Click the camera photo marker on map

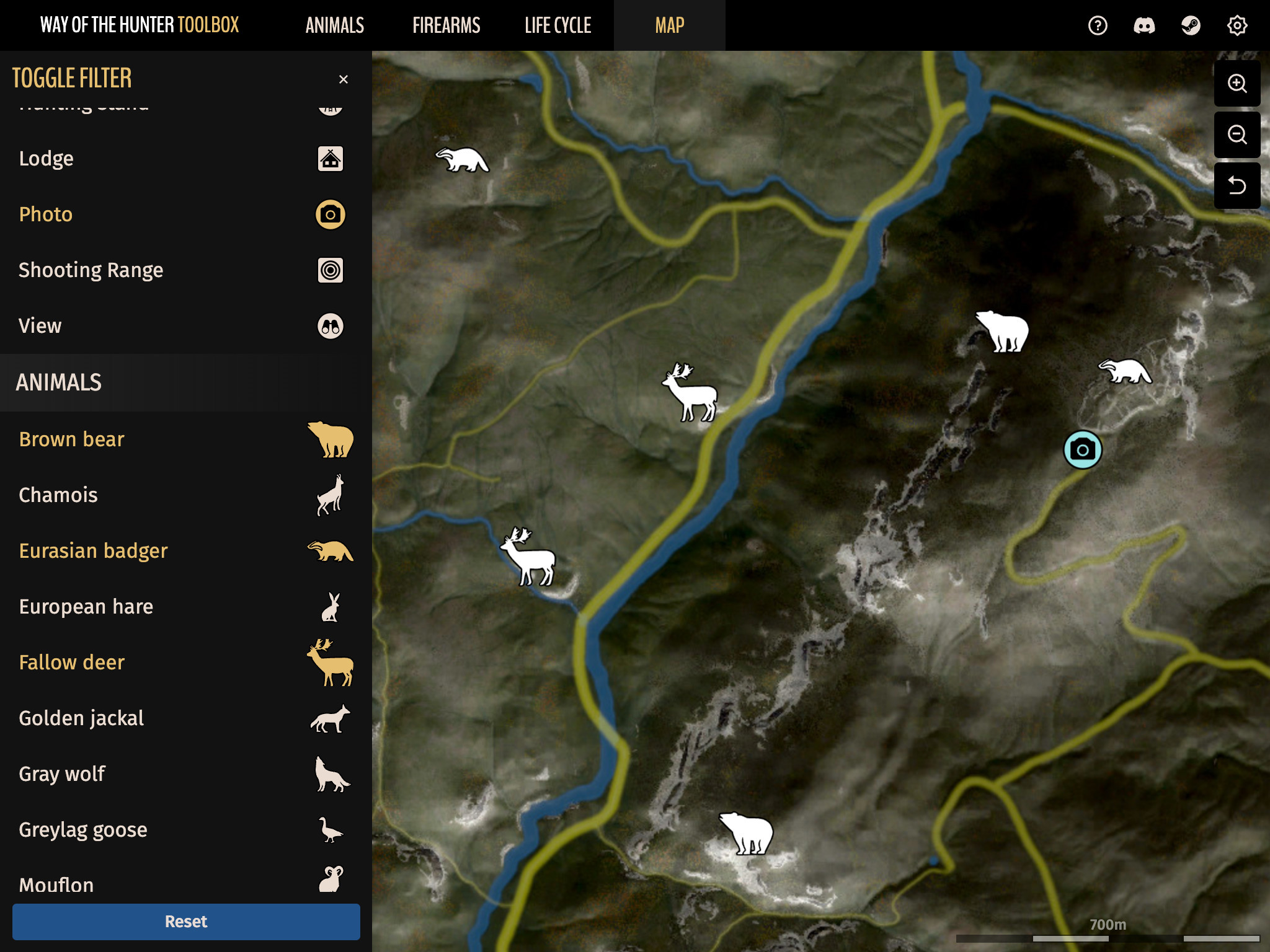click(1083, 450)
